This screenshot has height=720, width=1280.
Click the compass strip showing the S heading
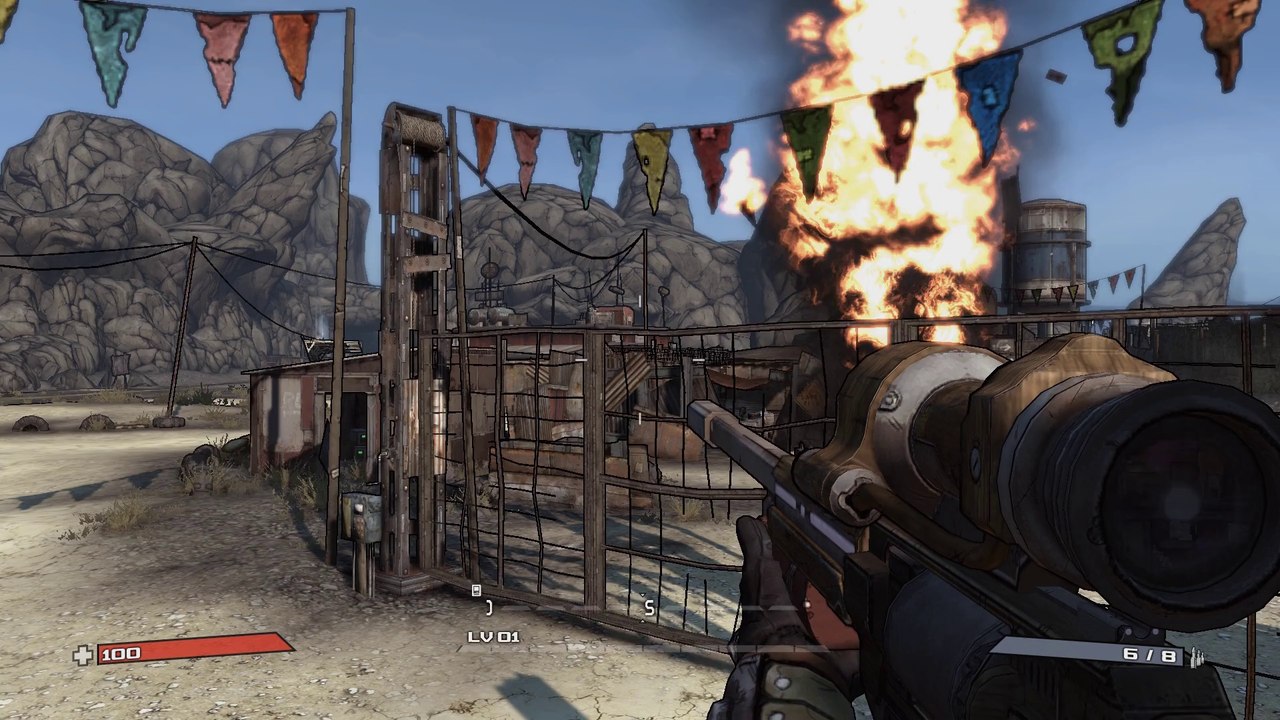click(x=648, y=607)
